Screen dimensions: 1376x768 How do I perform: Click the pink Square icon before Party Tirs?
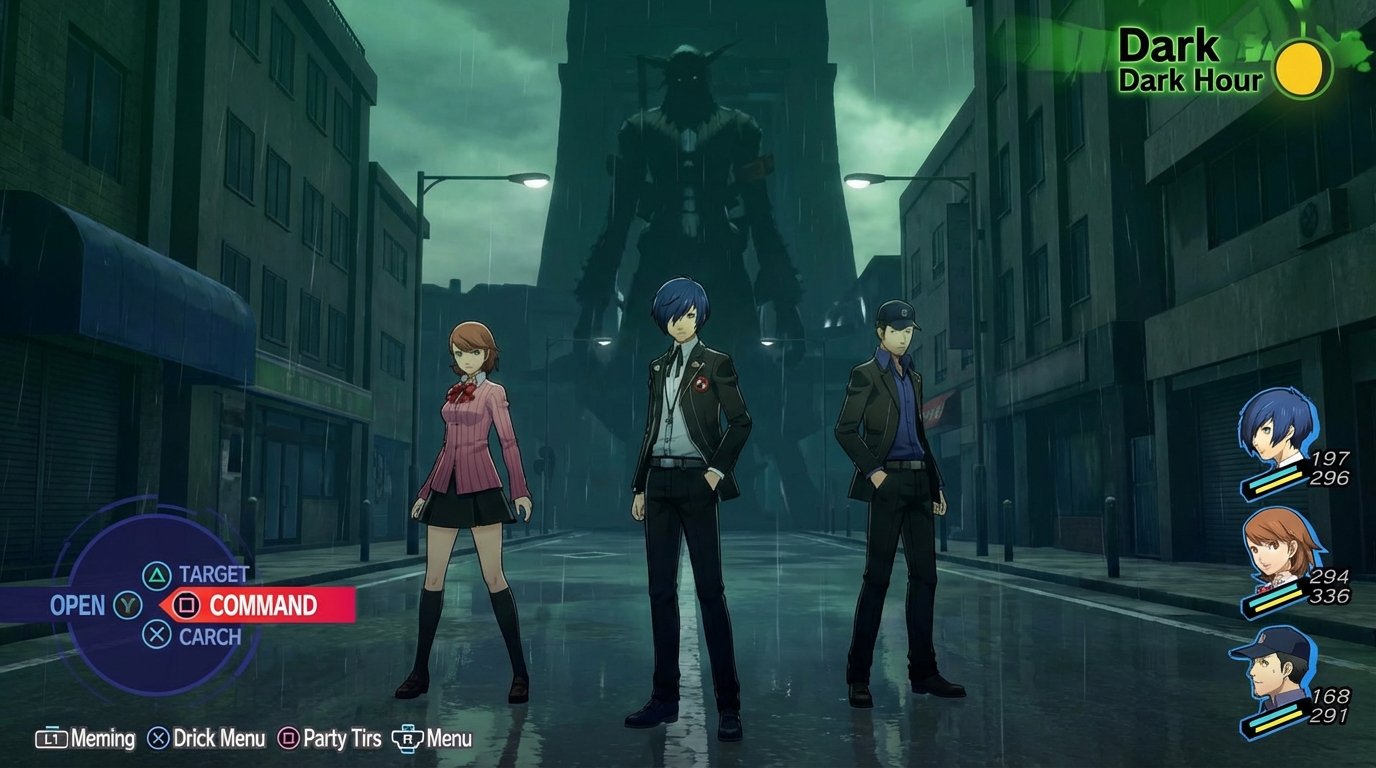click(287, 737)
